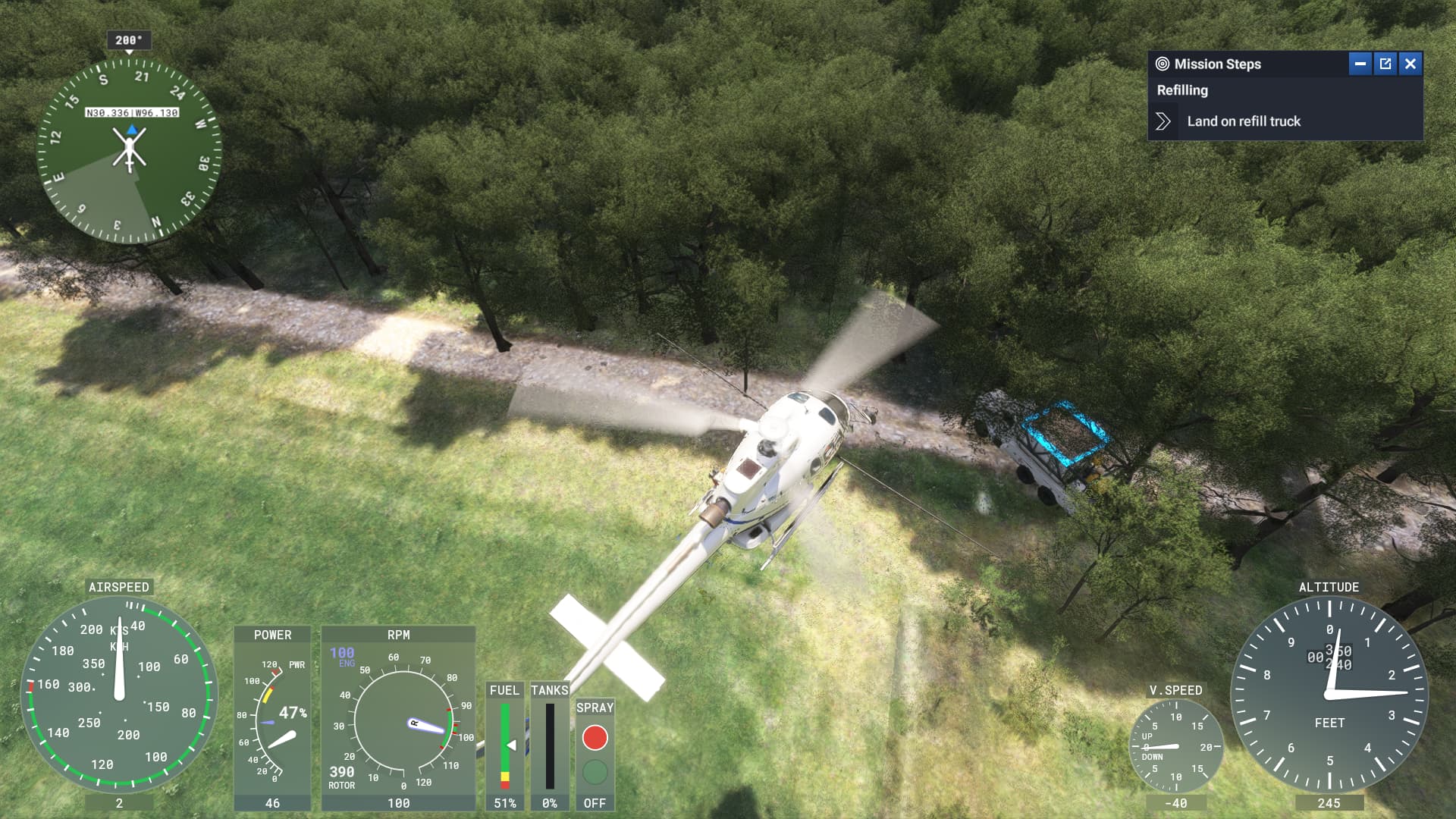Click the N30.336 W96.130 coordinates label
The image size is (1456, 819).
click(x=130, y=111)
